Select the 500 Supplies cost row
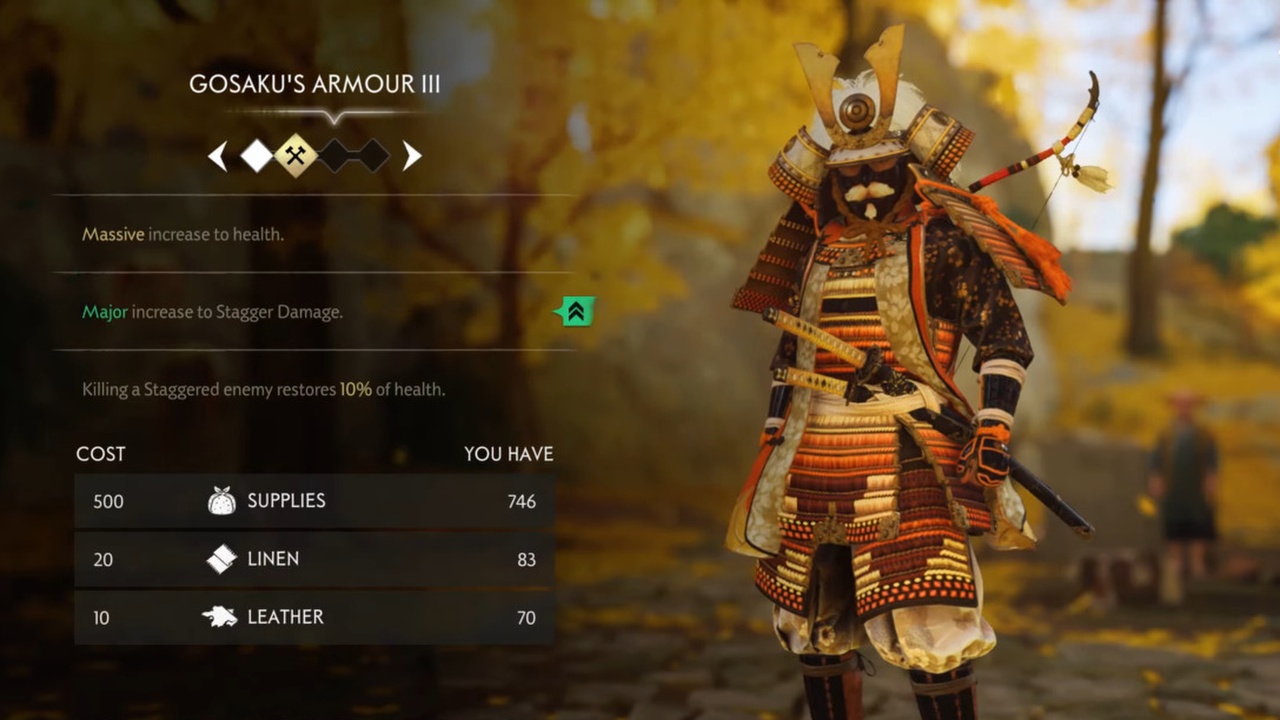This screenshot has height=720, width=1280. [313, 500]
